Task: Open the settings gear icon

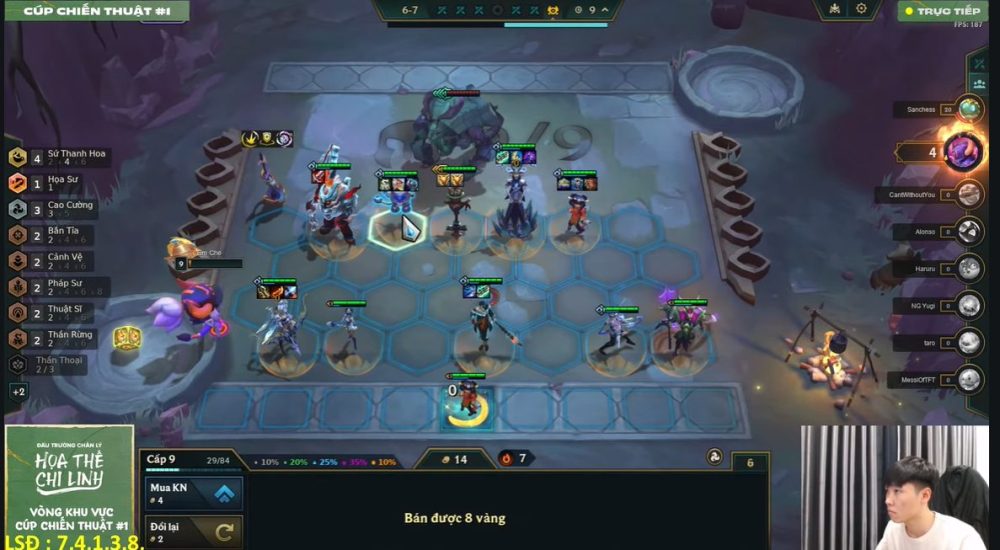Action: point(861,10)
